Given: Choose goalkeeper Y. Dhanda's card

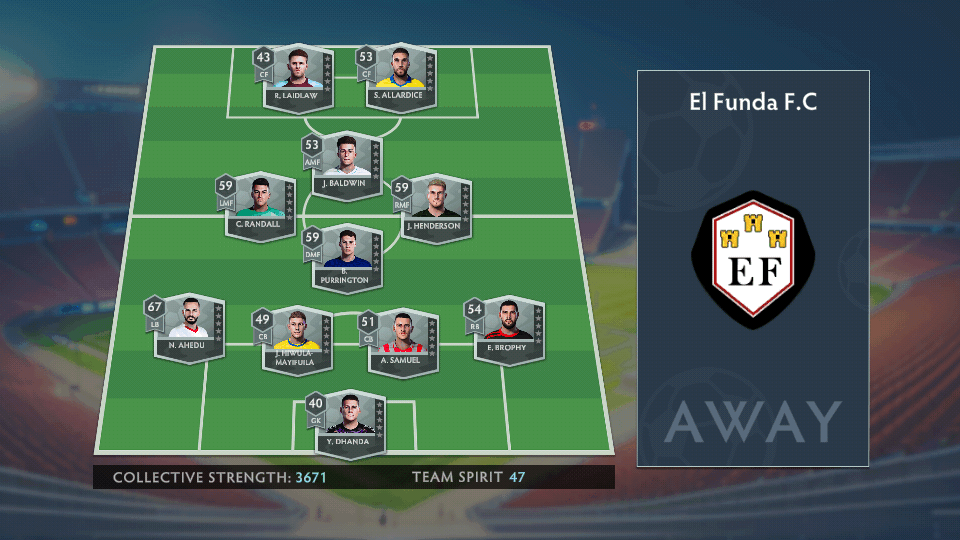Looking at the screenshot, I should (x=348, y=422).
